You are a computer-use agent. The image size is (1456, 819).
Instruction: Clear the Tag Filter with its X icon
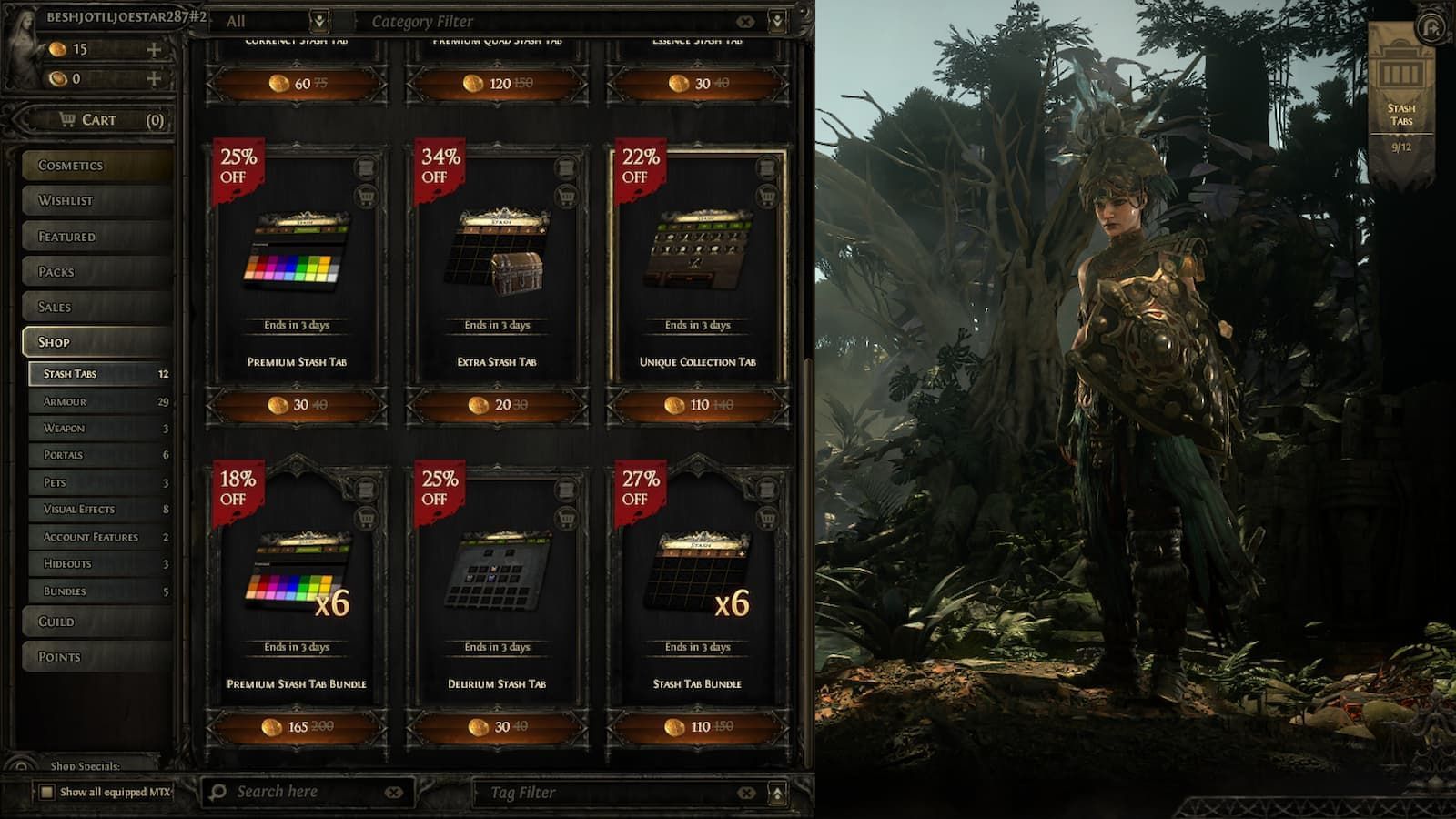[746, 792]
